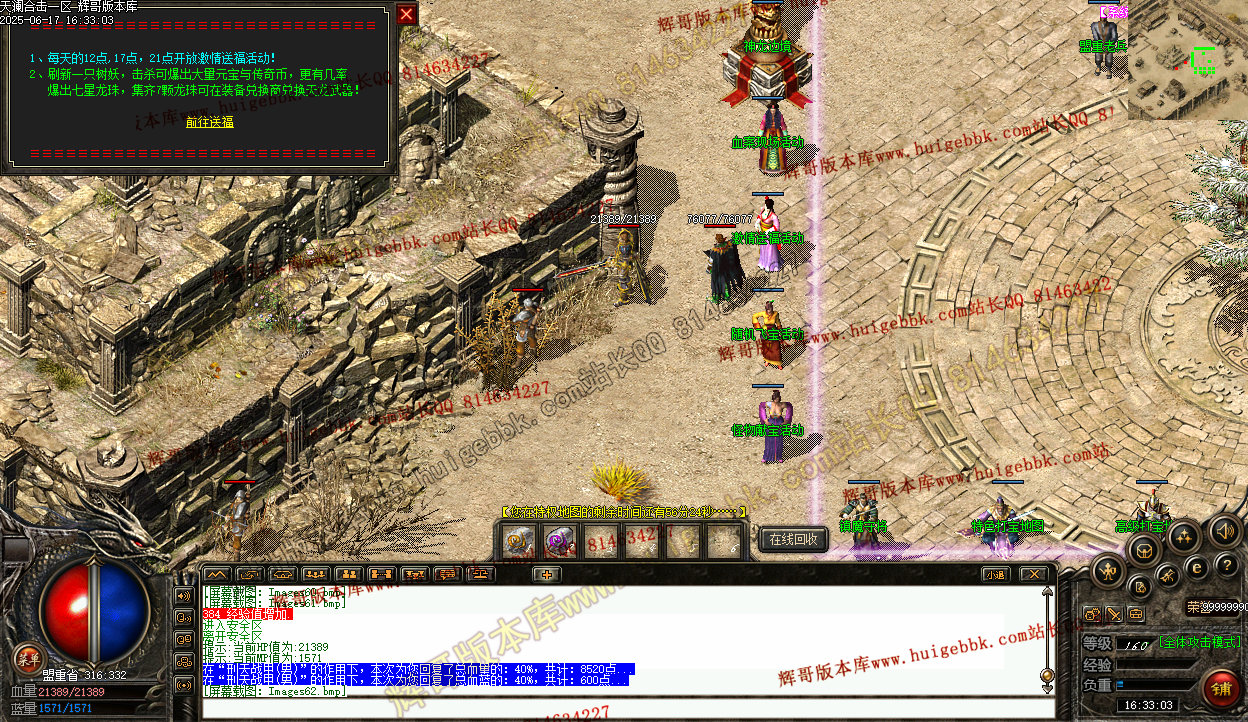1248x722 pixels.
Task: Click the plus button on chat toolbar
Action: 546,574
